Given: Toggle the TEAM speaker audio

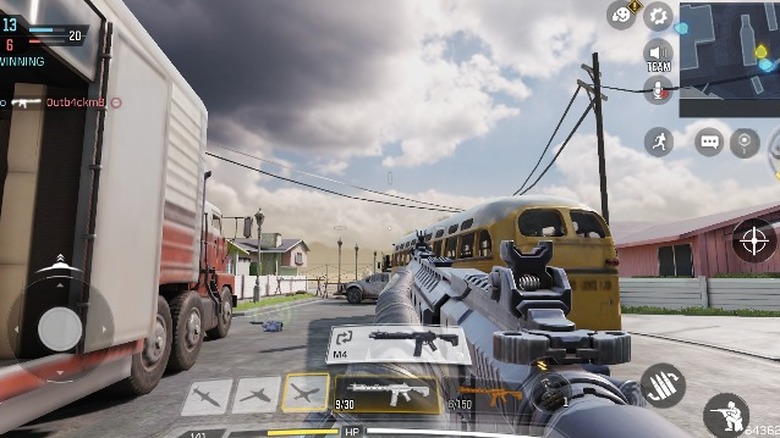Looking at the screenshot, I should (x=658, y=54).
